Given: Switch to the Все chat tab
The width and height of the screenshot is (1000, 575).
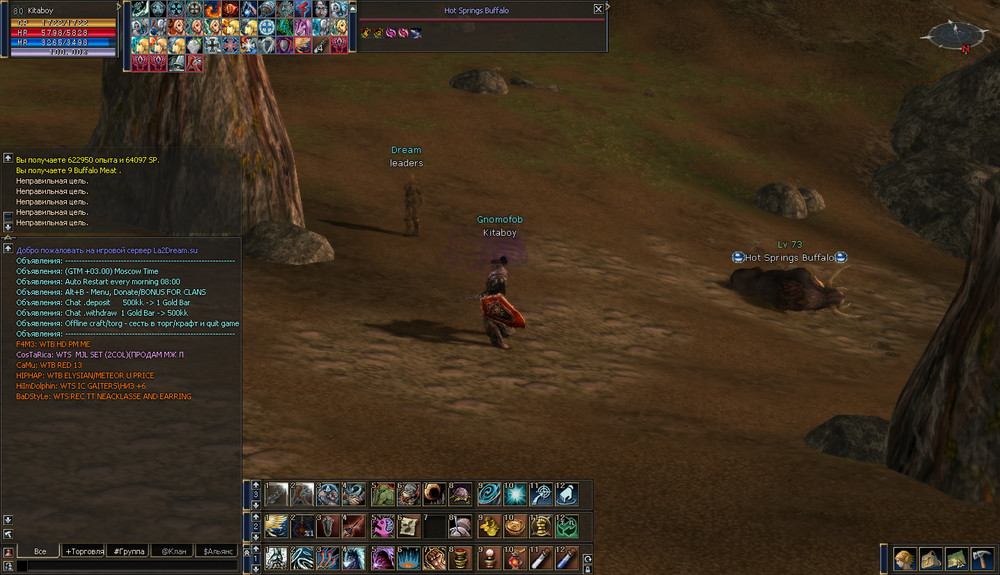Looking at the screenshot, I should (40, 551).
